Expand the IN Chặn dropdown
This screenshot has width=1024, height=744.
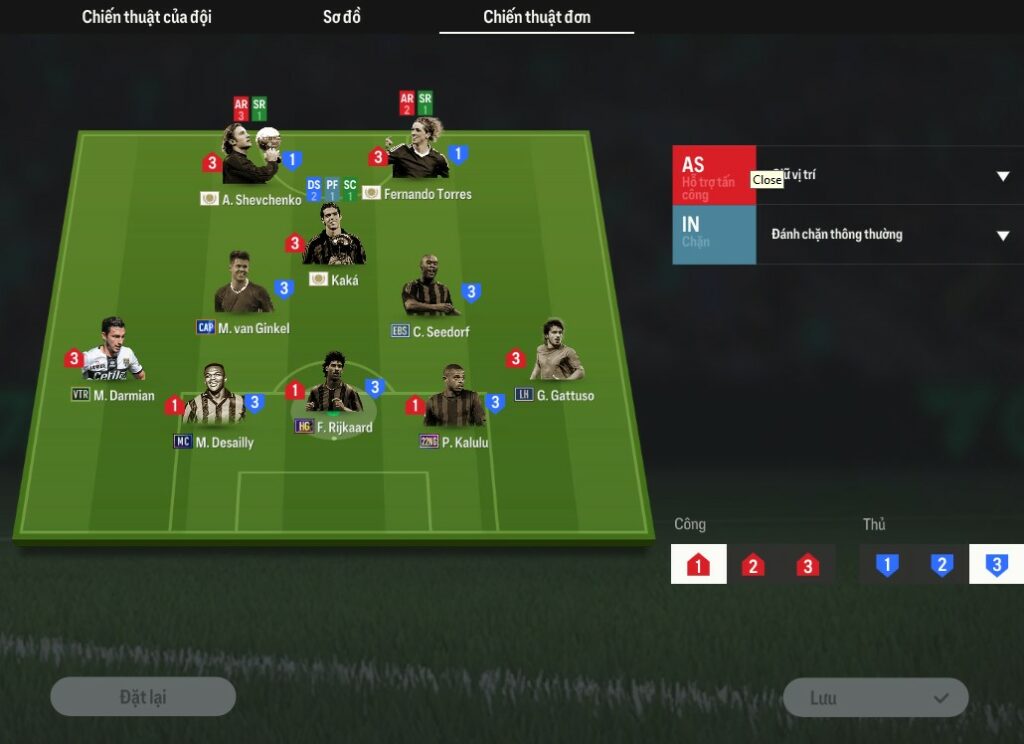[x=1002, y=235]
